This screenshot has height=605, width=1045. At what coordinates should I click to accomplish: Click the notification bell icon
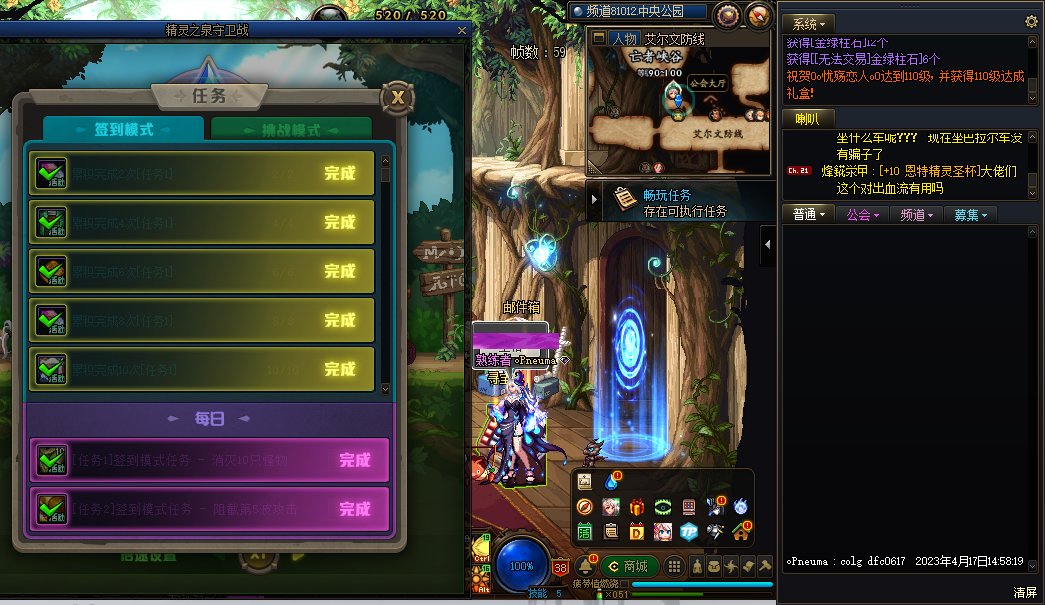coord(585,566)
